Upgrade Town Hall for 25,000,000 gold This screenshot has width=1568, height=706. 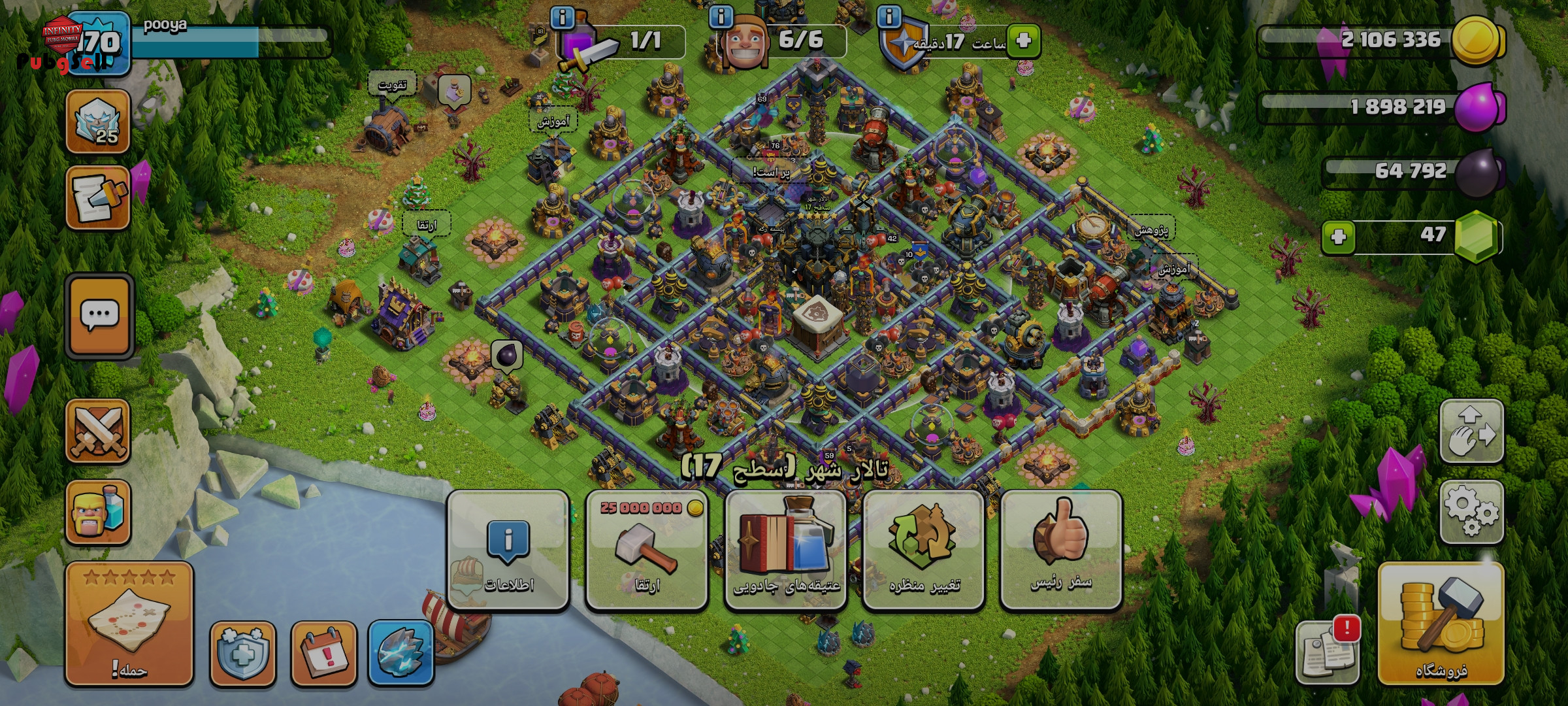tap(647, 550)
